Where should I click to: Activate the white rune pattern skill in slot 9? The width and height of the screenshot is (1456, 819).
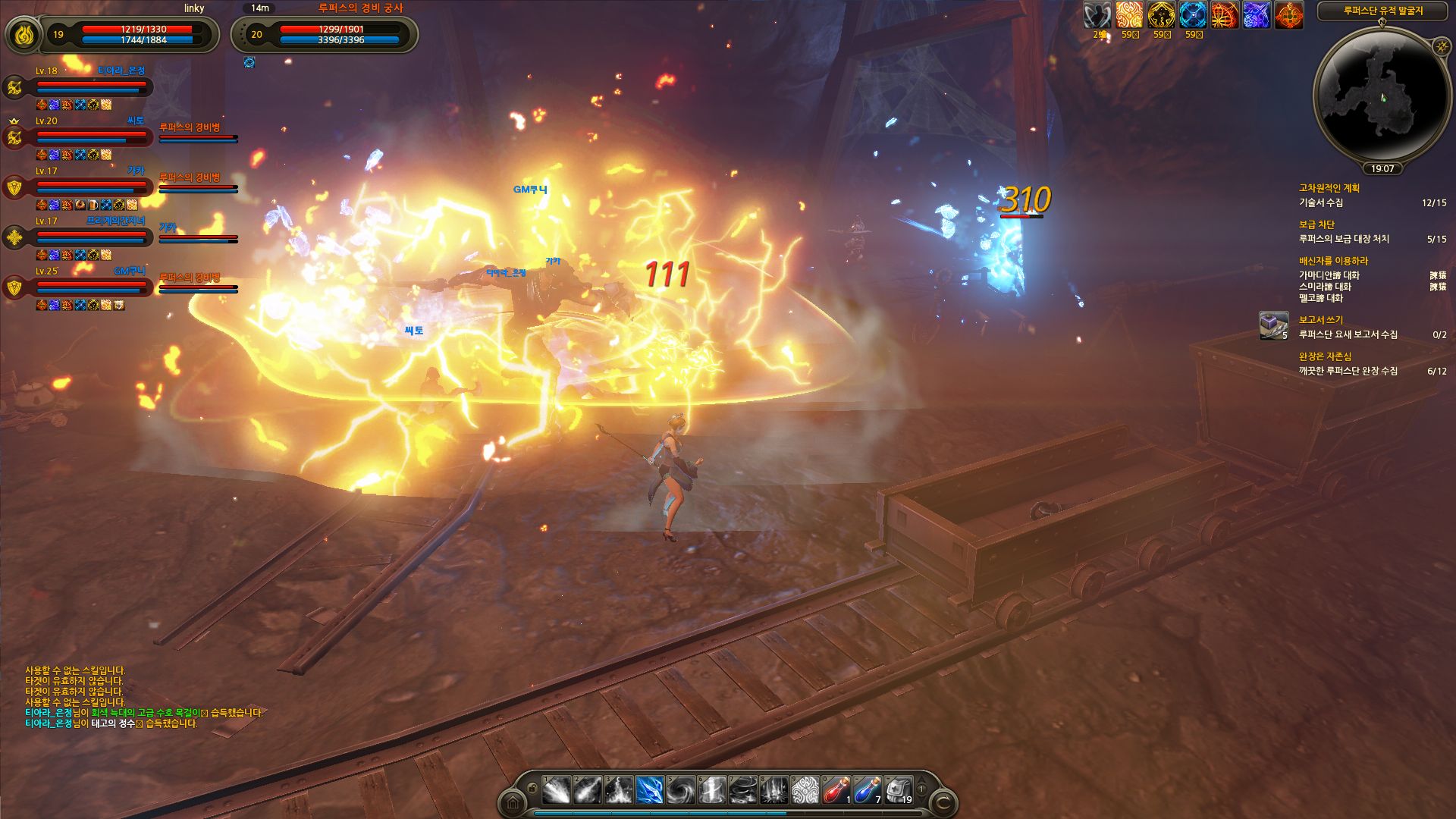click(805, 790)
